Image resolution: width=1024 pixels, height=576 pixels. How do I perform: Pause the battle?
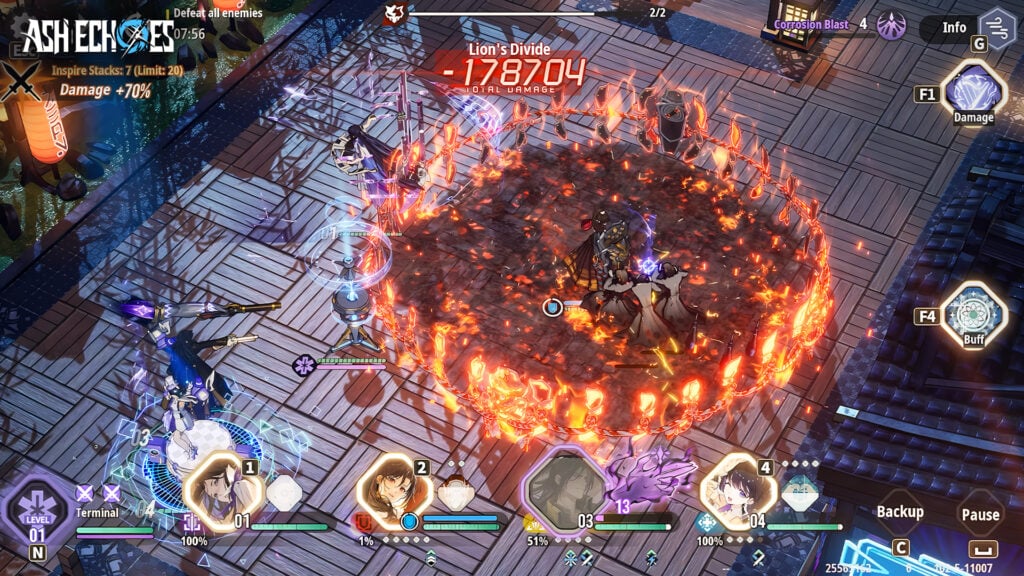pos(980,514)
